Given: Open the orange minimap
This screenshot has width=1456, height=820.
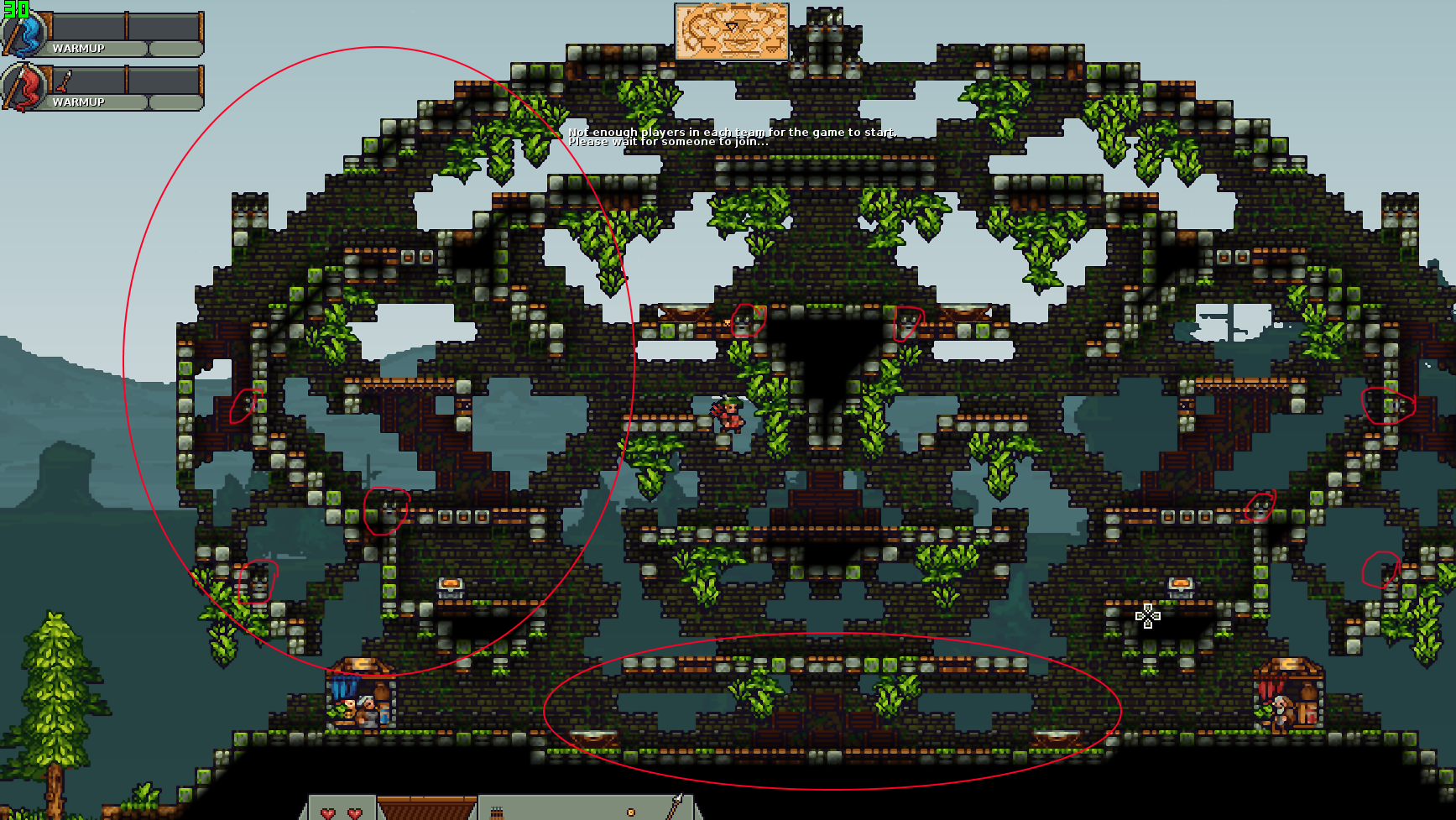Looking at the screenshot, I should (x=731, y=32).
